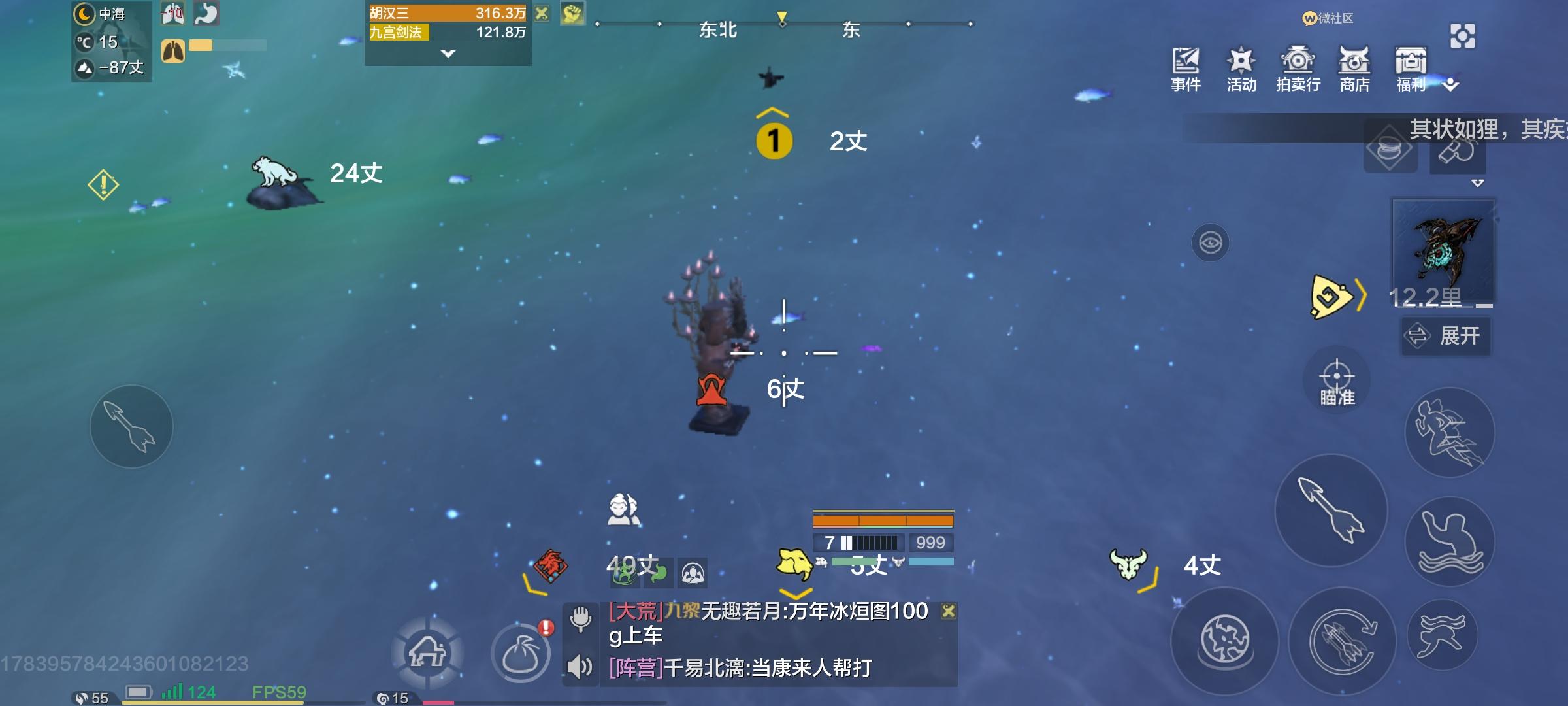Open the 事件 (Events) panel
Screen dimensions: 1568x706
[1186, 65]
